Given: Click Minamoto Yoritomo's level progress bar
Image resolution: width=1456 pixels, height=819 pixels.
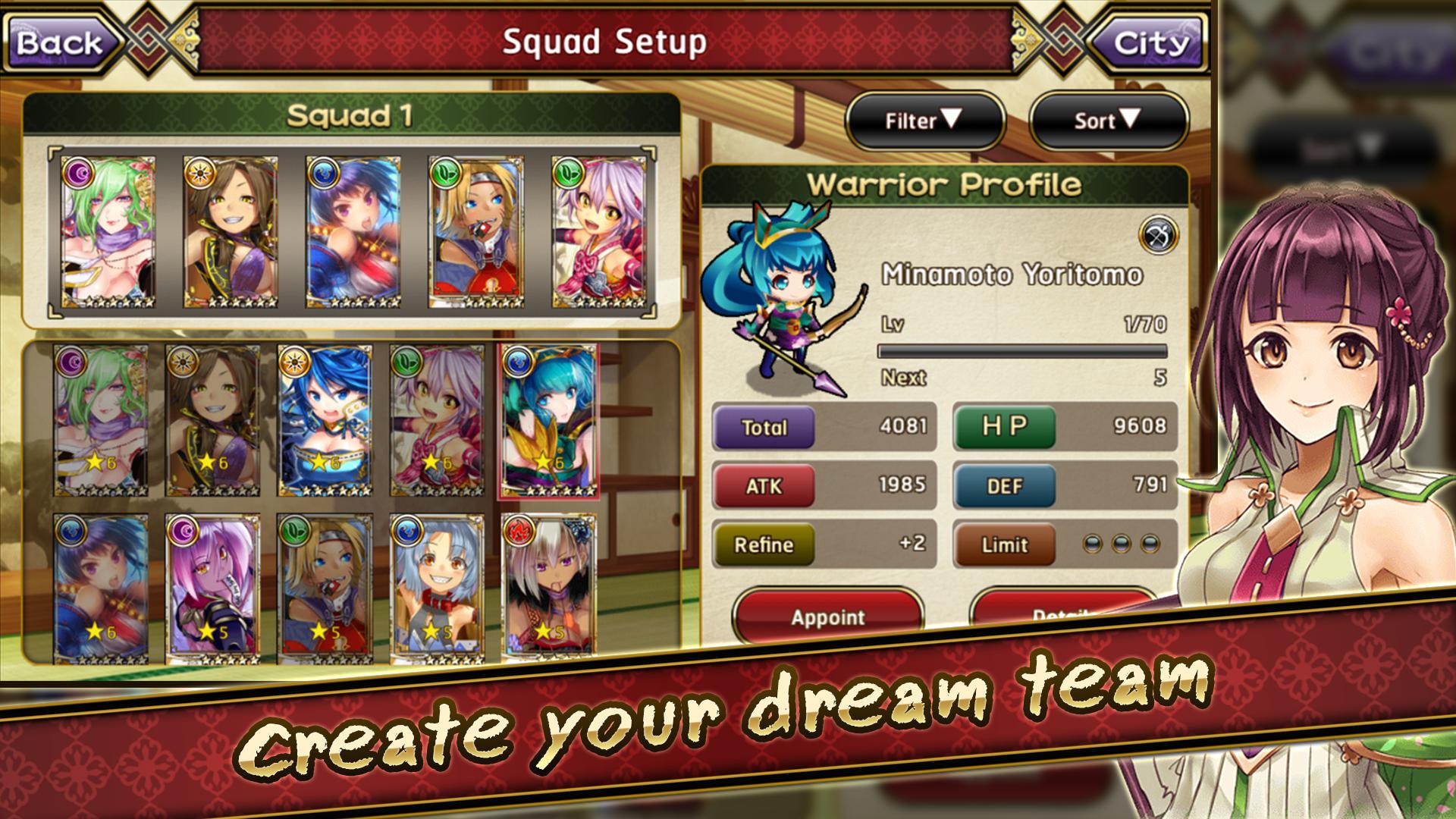Looking at the screenshot, I should [x=1024, y=350].
